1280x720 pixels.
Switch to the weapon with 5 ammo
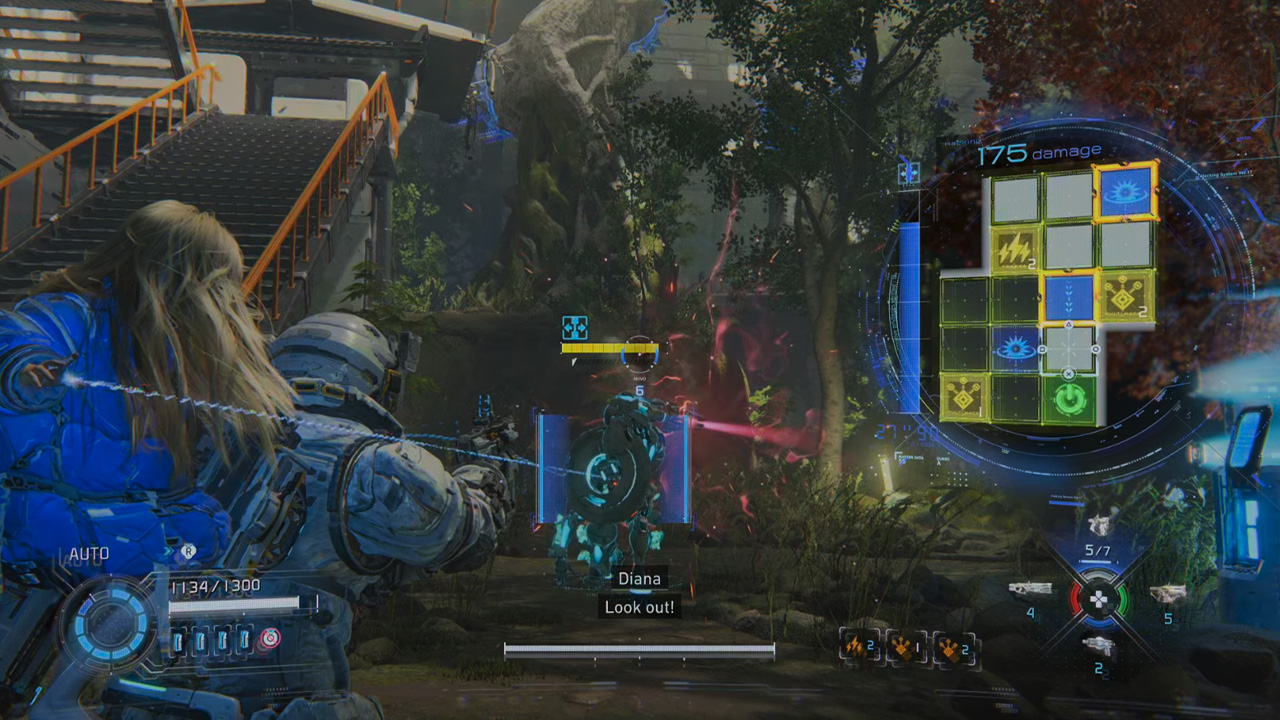(1167, 595)
